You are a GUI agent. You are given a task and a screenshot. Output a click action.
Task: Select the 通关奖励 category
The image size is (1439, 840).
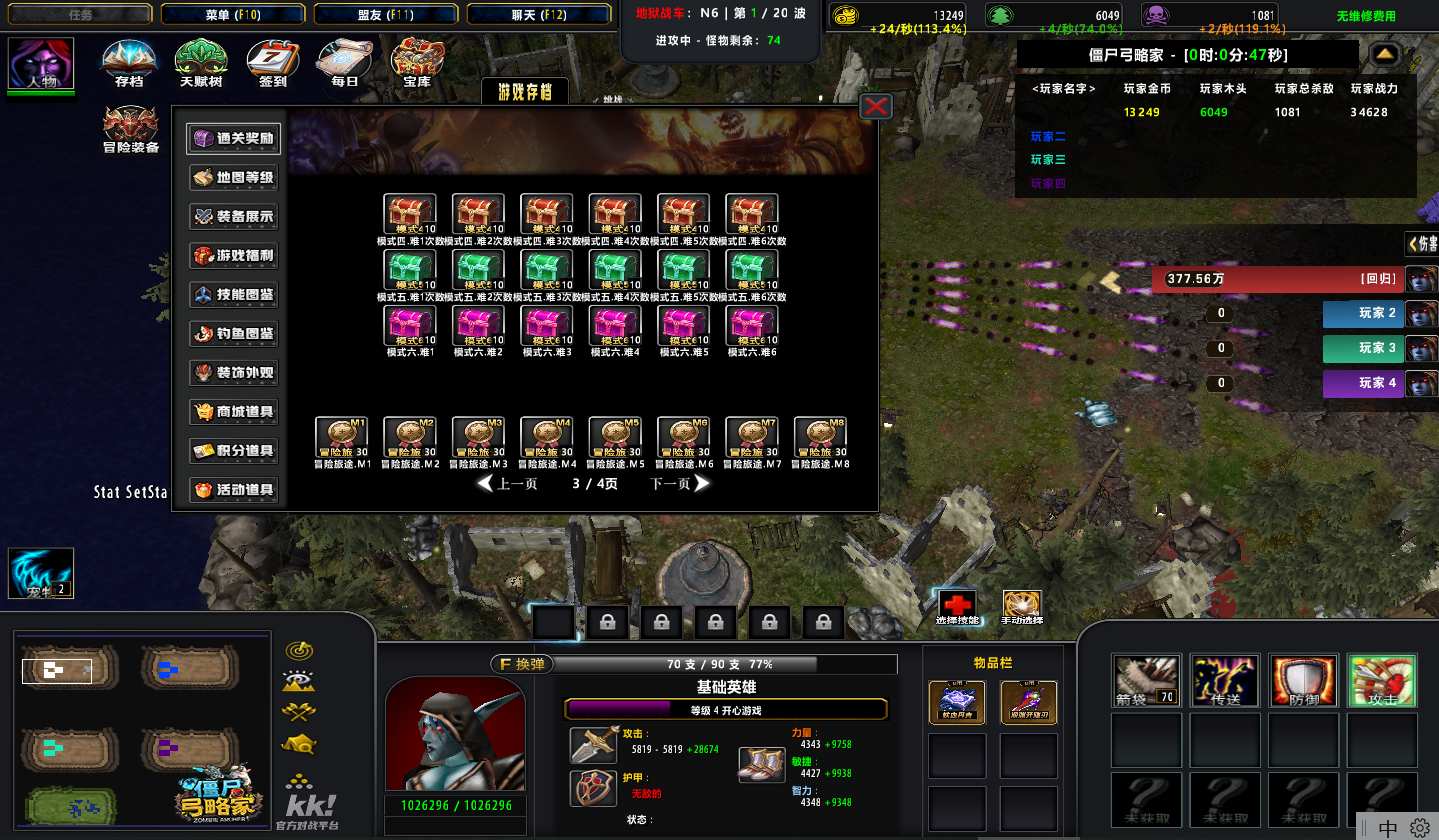point(233,139)
